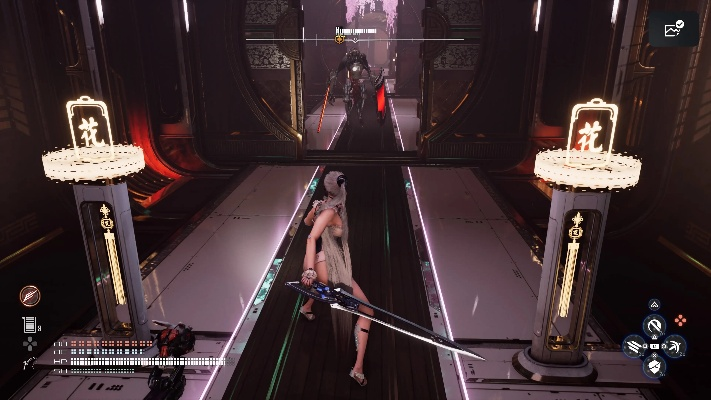Select the round orange blade ability icon

point(30,295)
